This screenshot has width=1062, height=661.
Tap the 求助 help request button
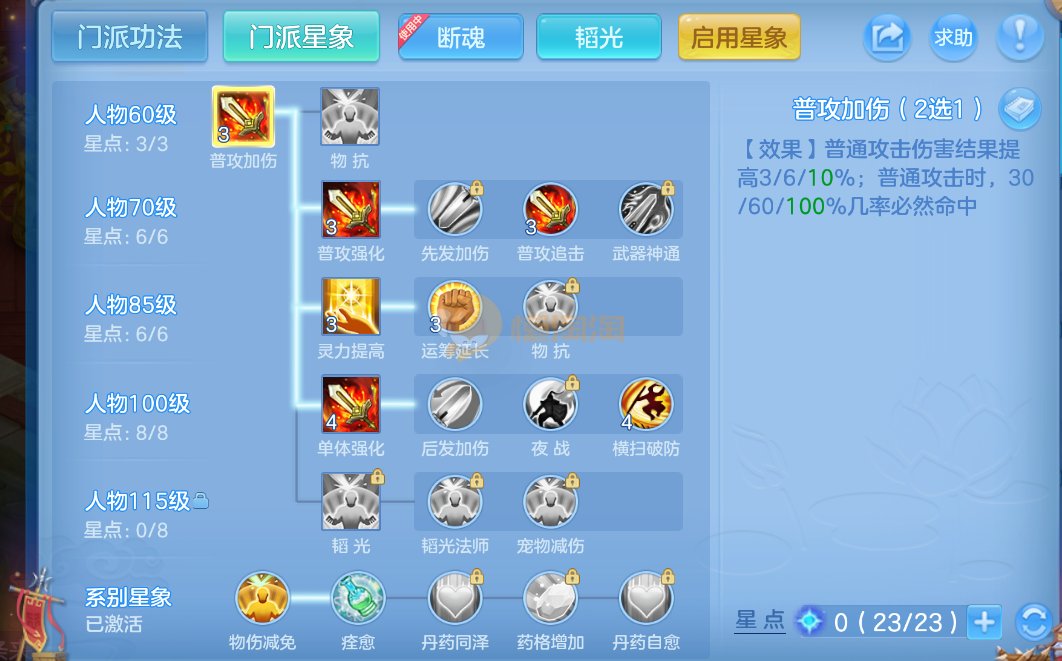(953, 38)
